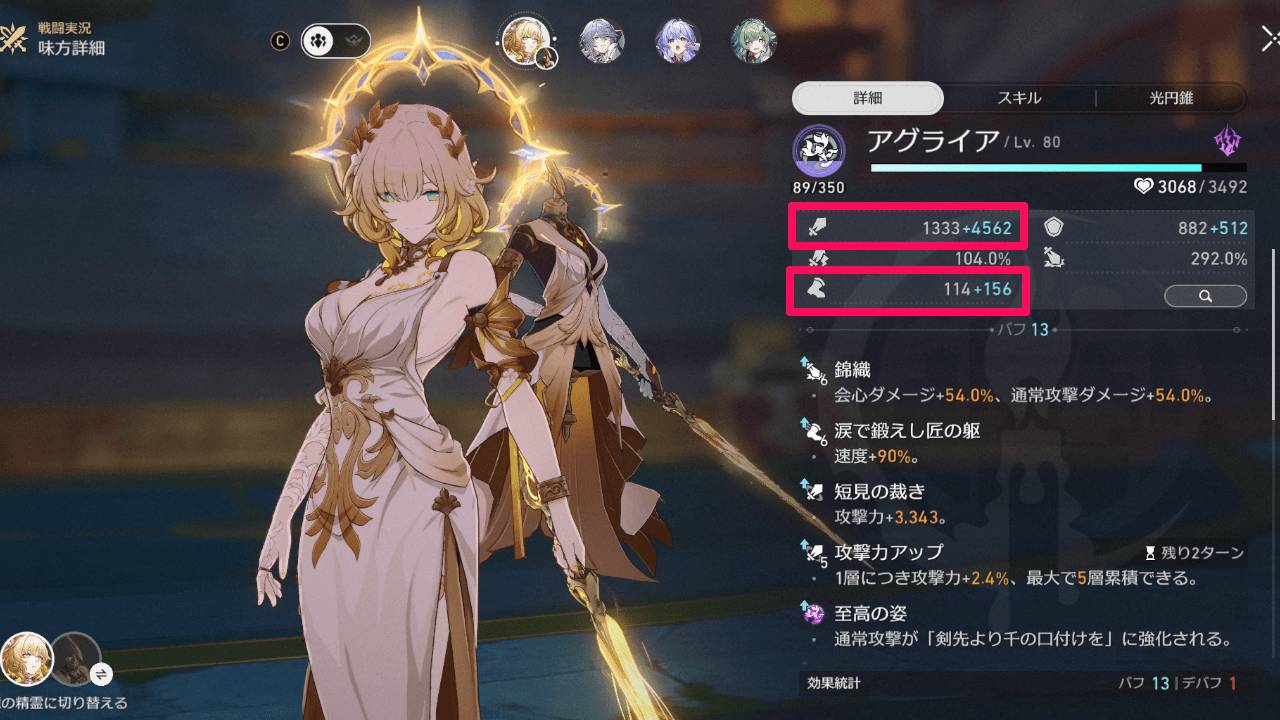1280x720 pixels.
Task: Switch to the スキル tab
Action: click(1019, 98)
